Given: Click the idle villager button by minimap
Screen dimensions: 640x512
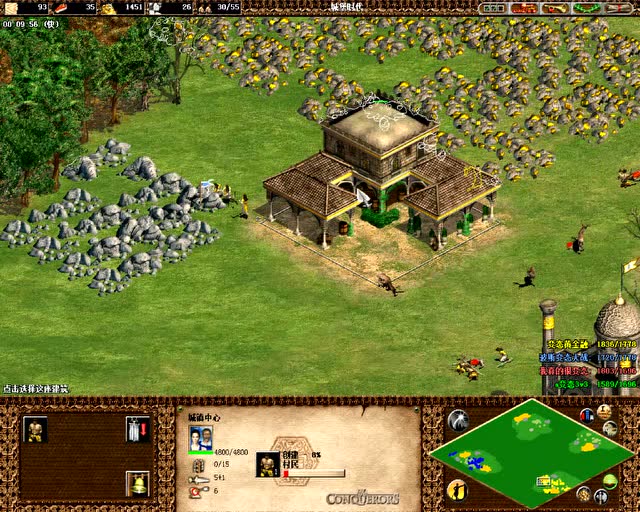Looking at the screenshot, I should pos(459,489).
